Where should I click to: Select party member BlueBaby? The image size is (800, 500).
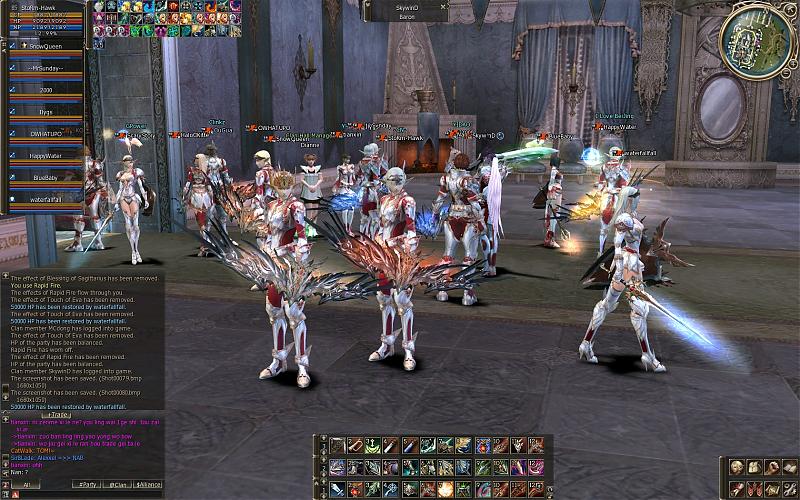pos(46,178)
